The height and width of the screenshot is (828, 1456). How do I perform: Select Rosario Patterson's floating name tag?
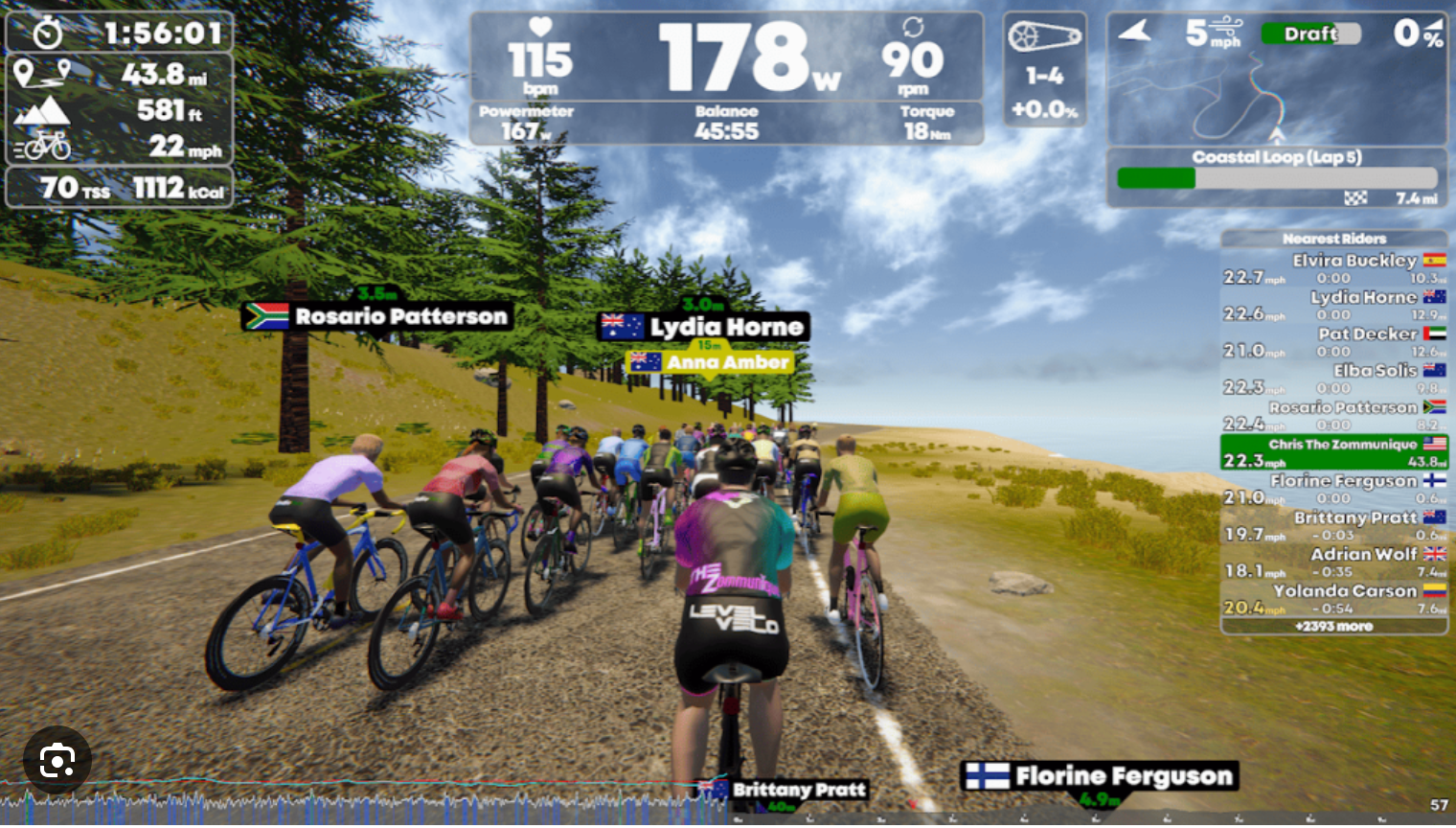coord(377,316)
